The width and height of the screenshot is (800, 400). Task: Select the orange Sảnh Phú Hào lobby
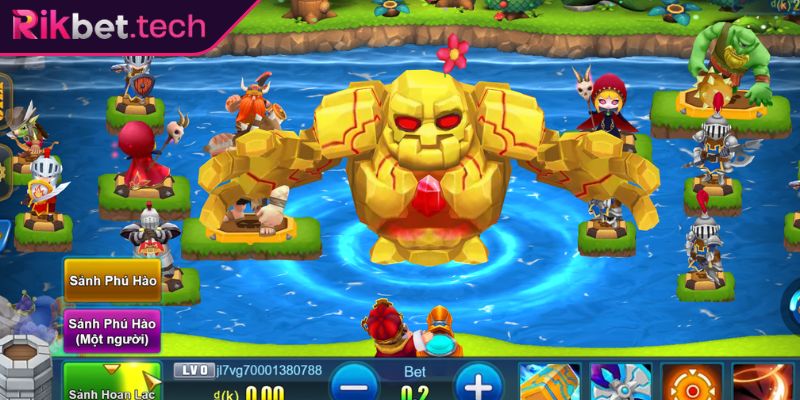pos(113,280)
